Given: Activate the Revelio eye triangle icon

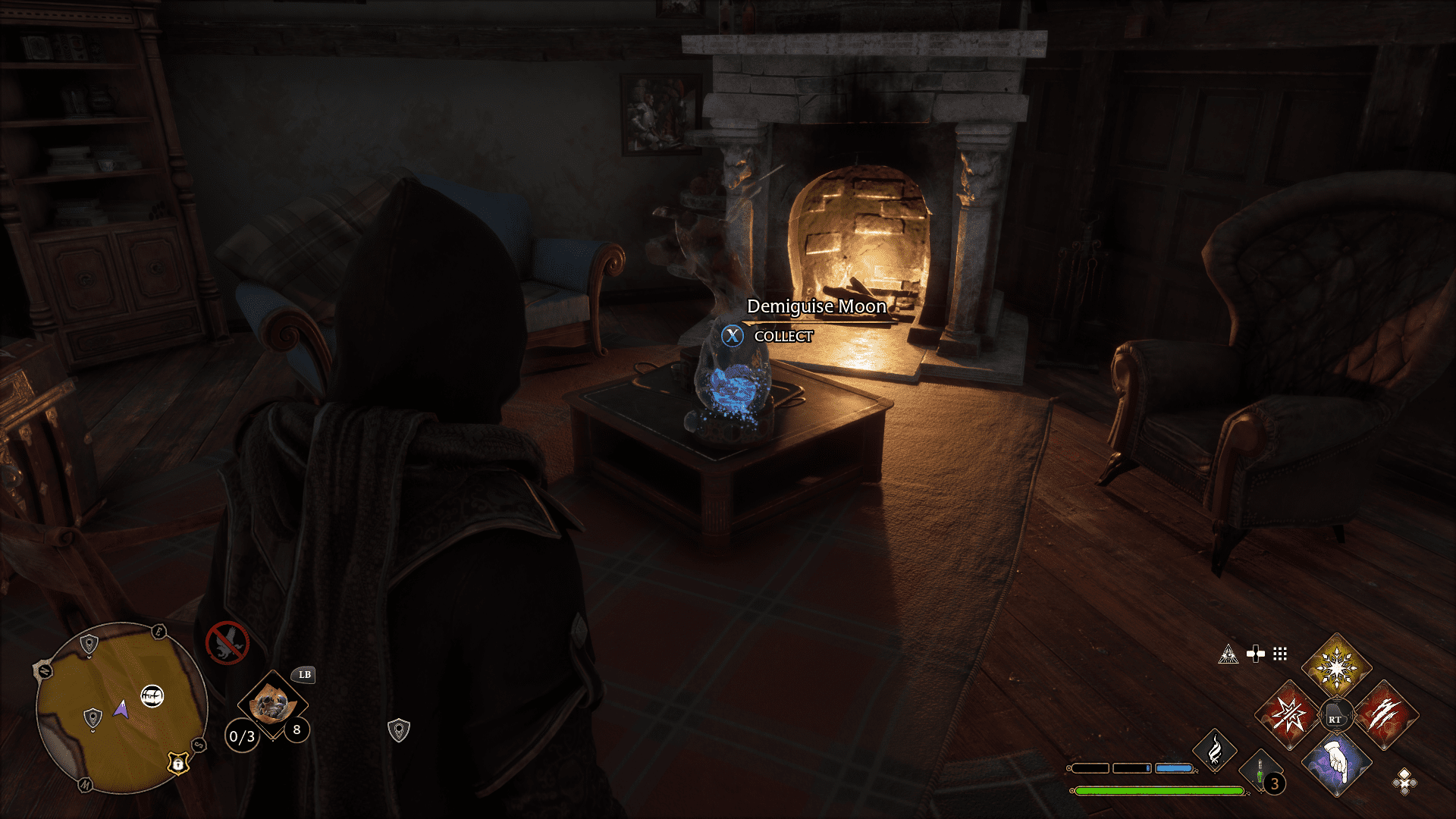Looking at the screenshot, I should [x=1228, y=654].
